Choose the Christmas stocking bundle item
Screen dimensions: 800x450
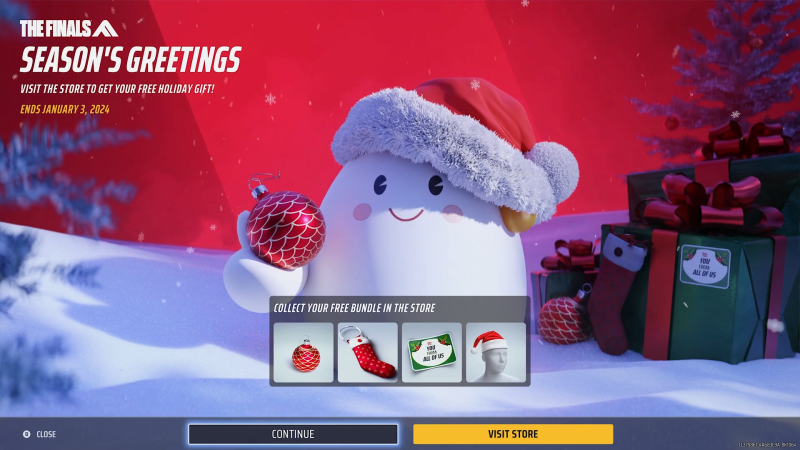click(368, 352)
